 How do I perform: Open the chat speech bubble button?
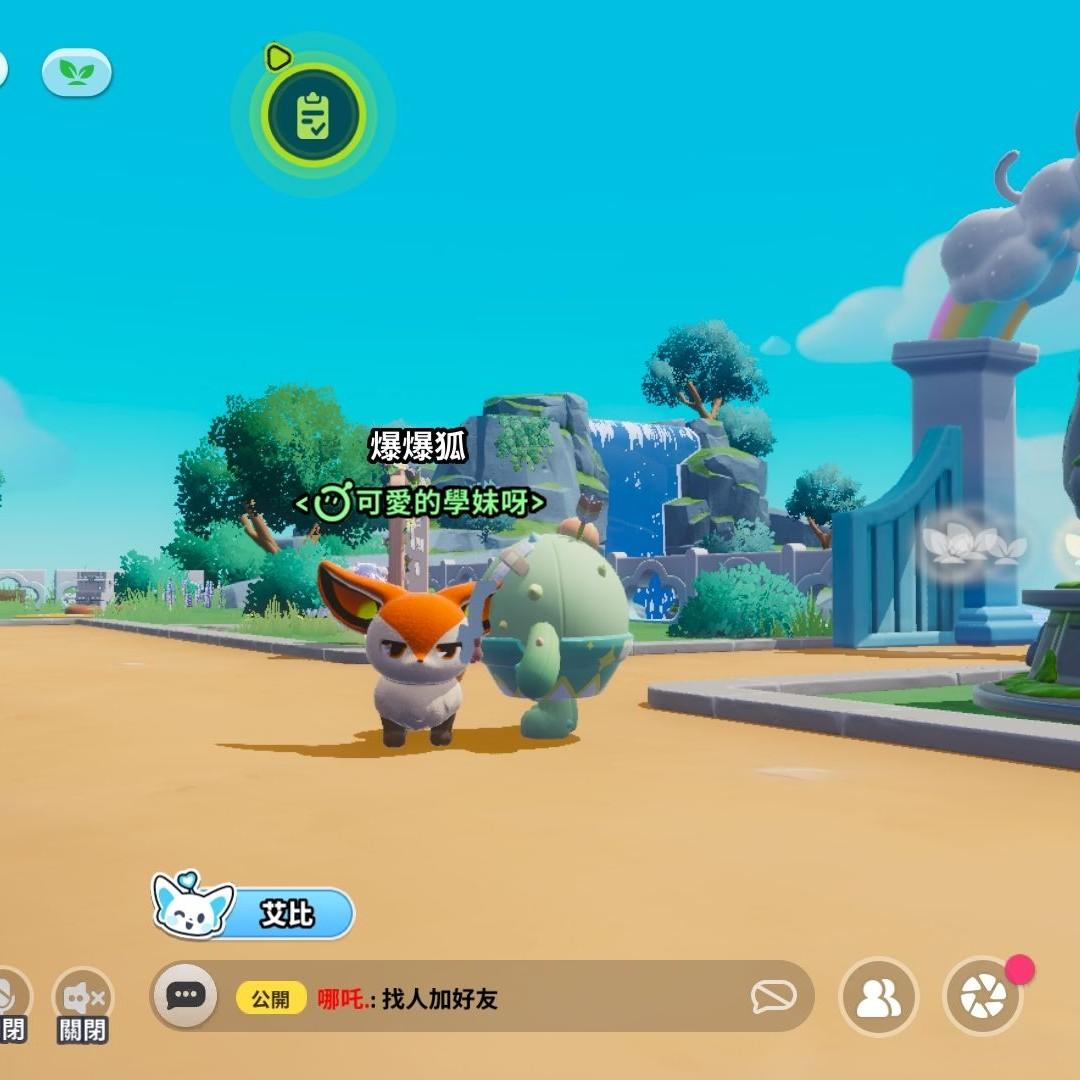185,996
